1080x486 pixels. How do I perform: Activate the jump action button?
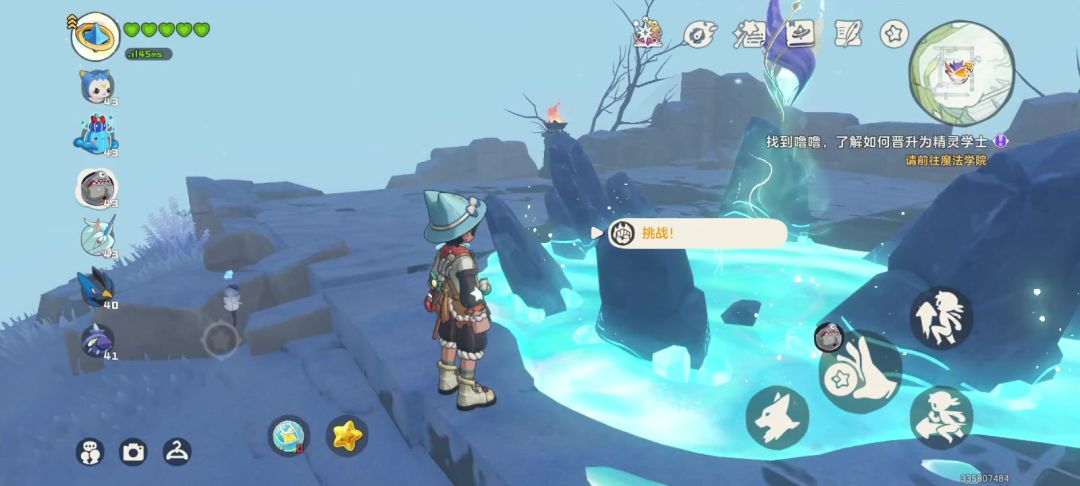coord(941,318)
